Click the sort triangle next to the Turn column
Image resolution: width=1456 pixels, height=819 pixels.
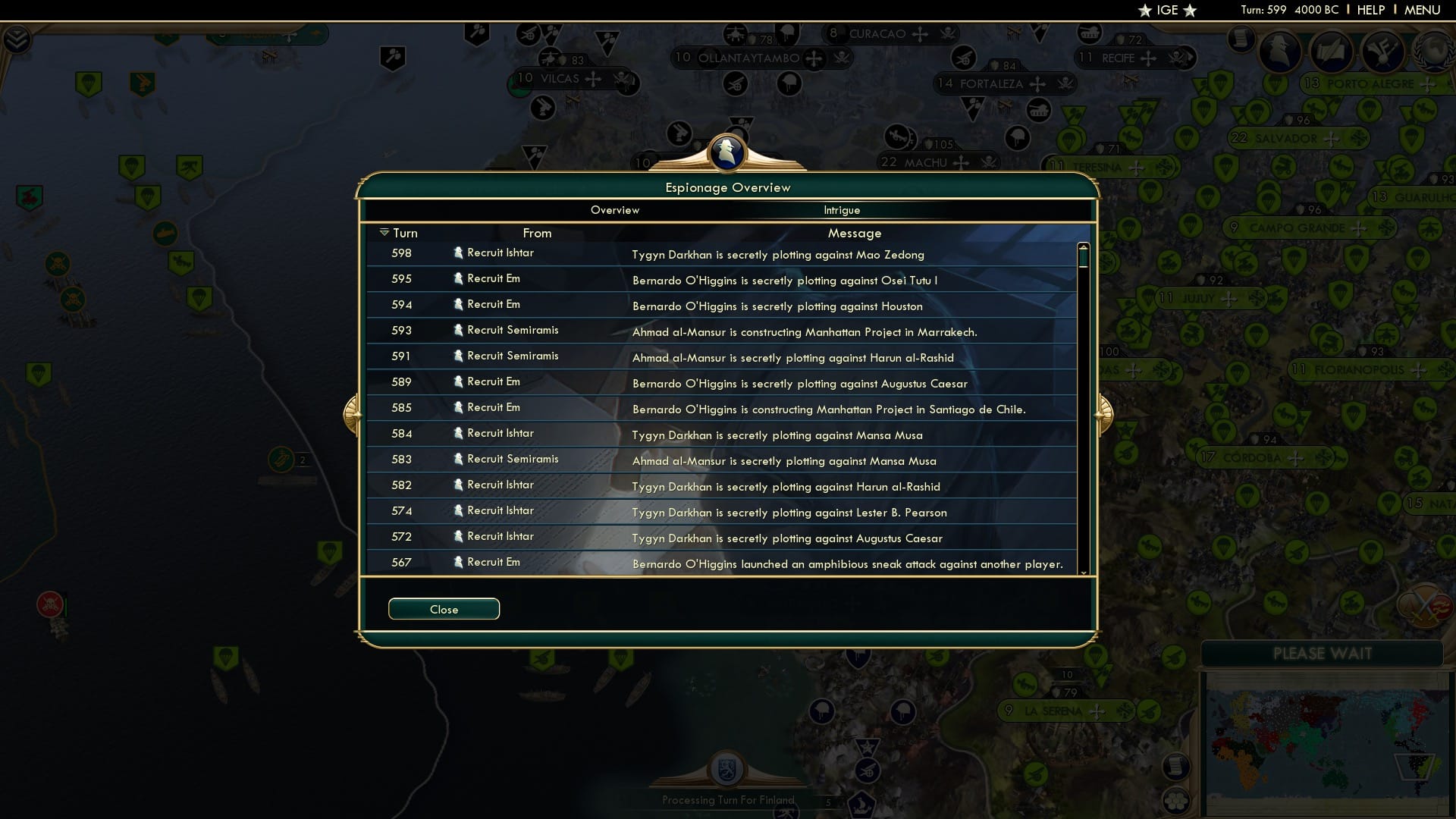coord(385,232)
